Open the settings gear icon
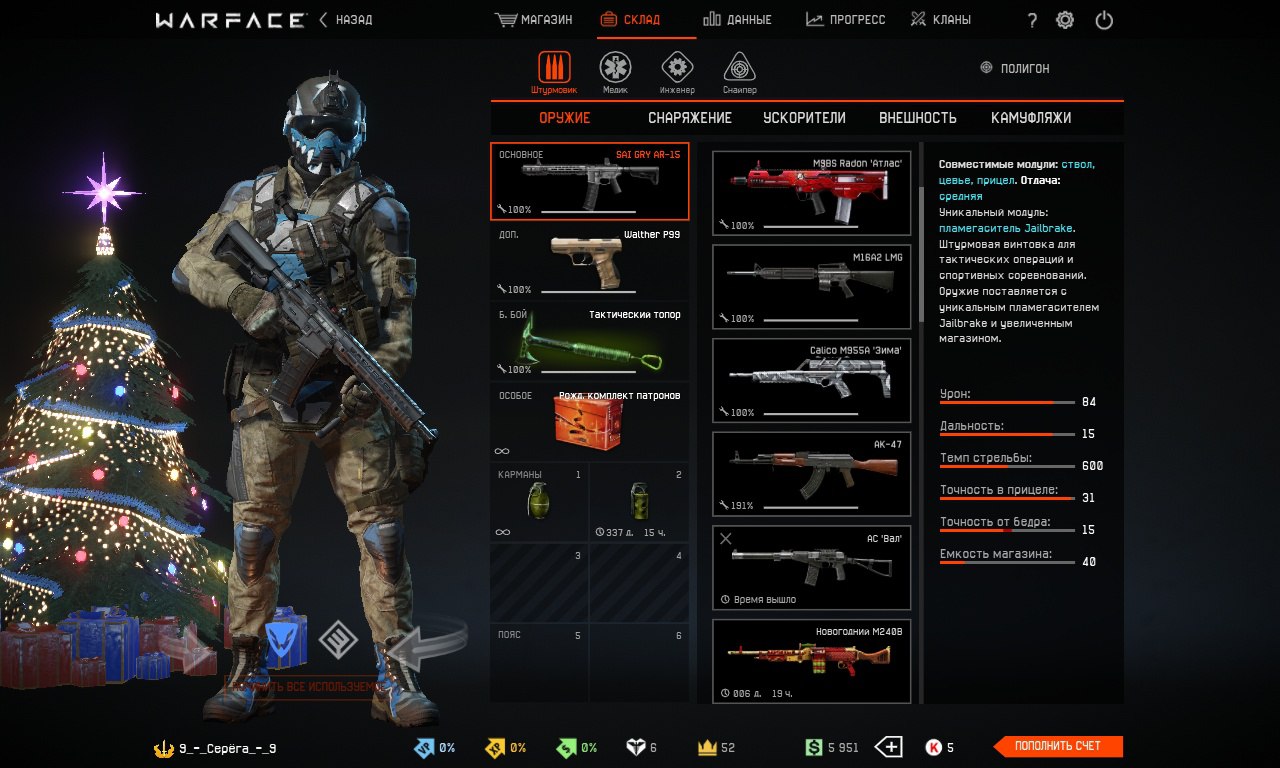The width and height of the screenshot is (1280, 768). (1065, 20)
